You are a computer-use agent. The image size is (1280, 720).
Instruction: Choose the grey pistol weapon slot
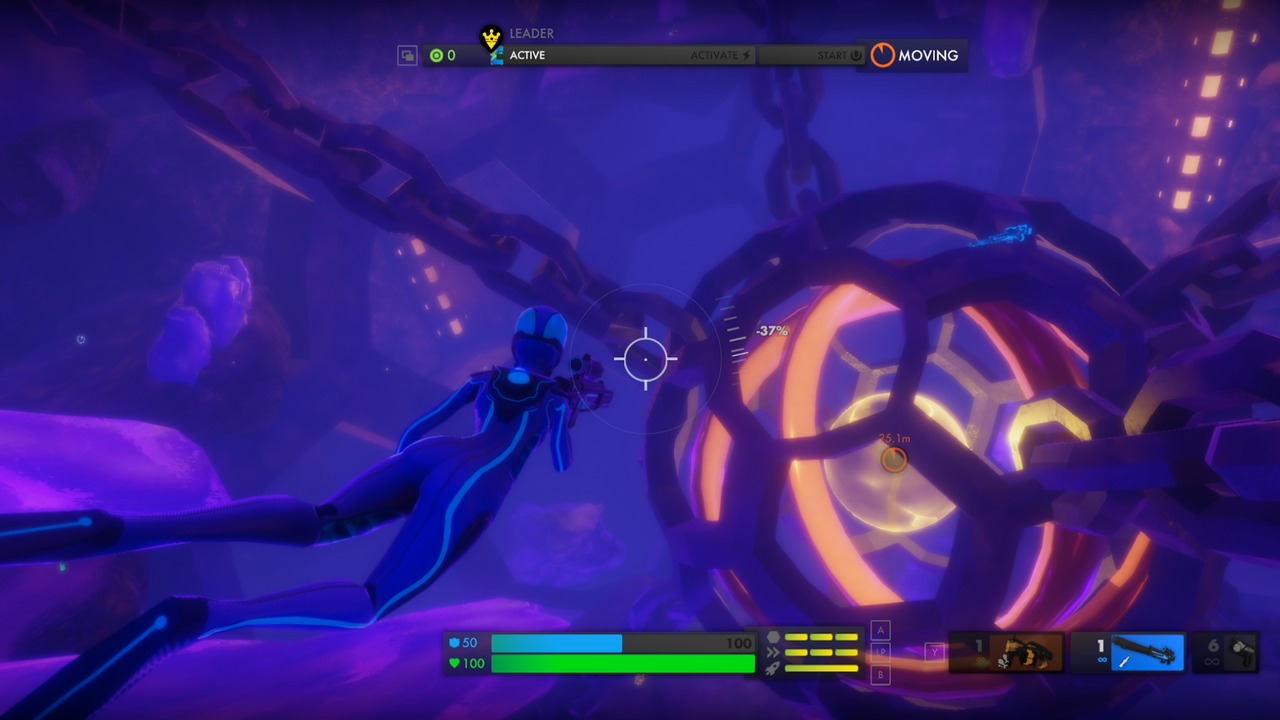pos(1226,652)
